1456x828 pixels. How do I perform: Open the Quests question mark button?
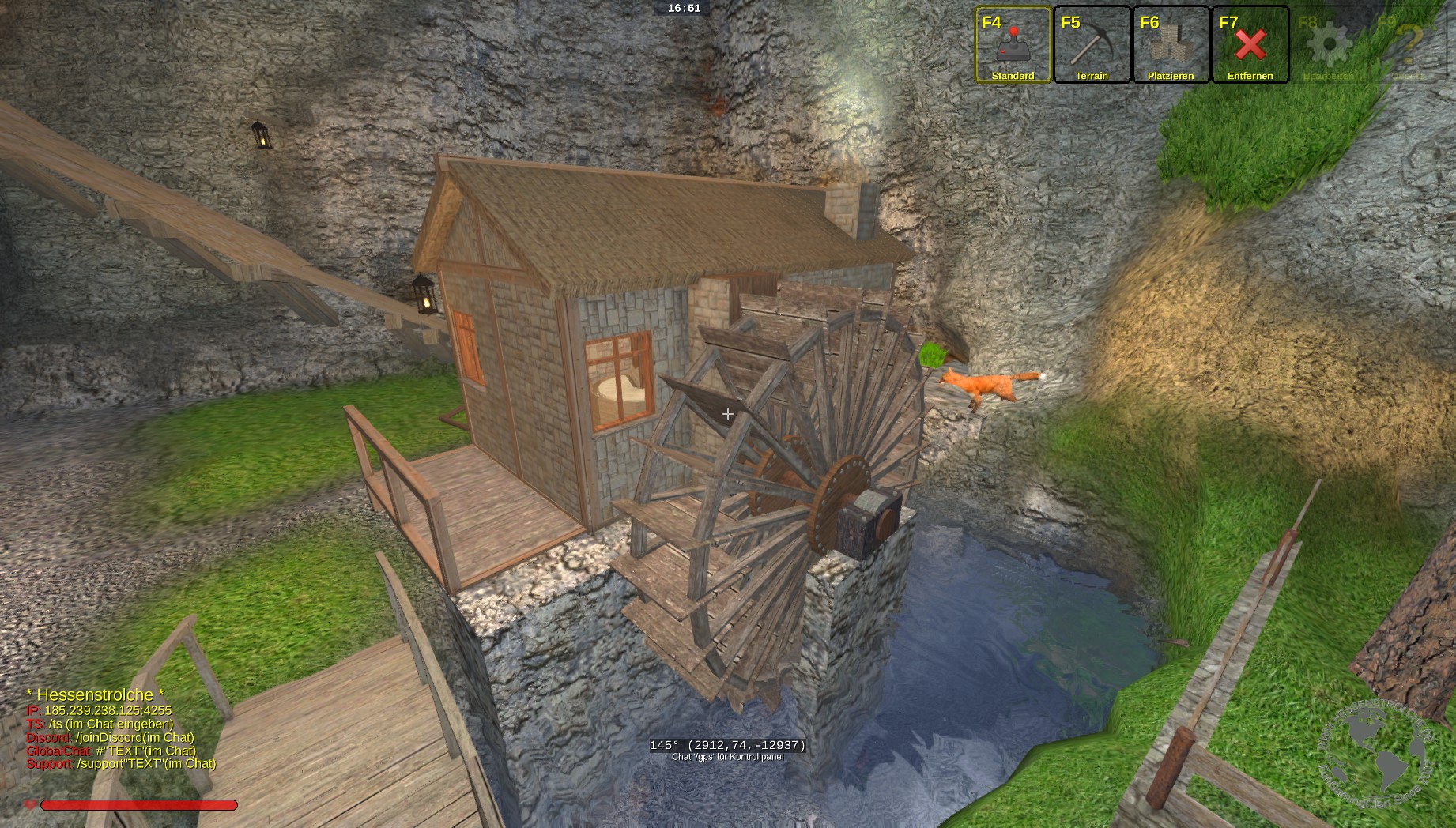(x=1408, y=45)
